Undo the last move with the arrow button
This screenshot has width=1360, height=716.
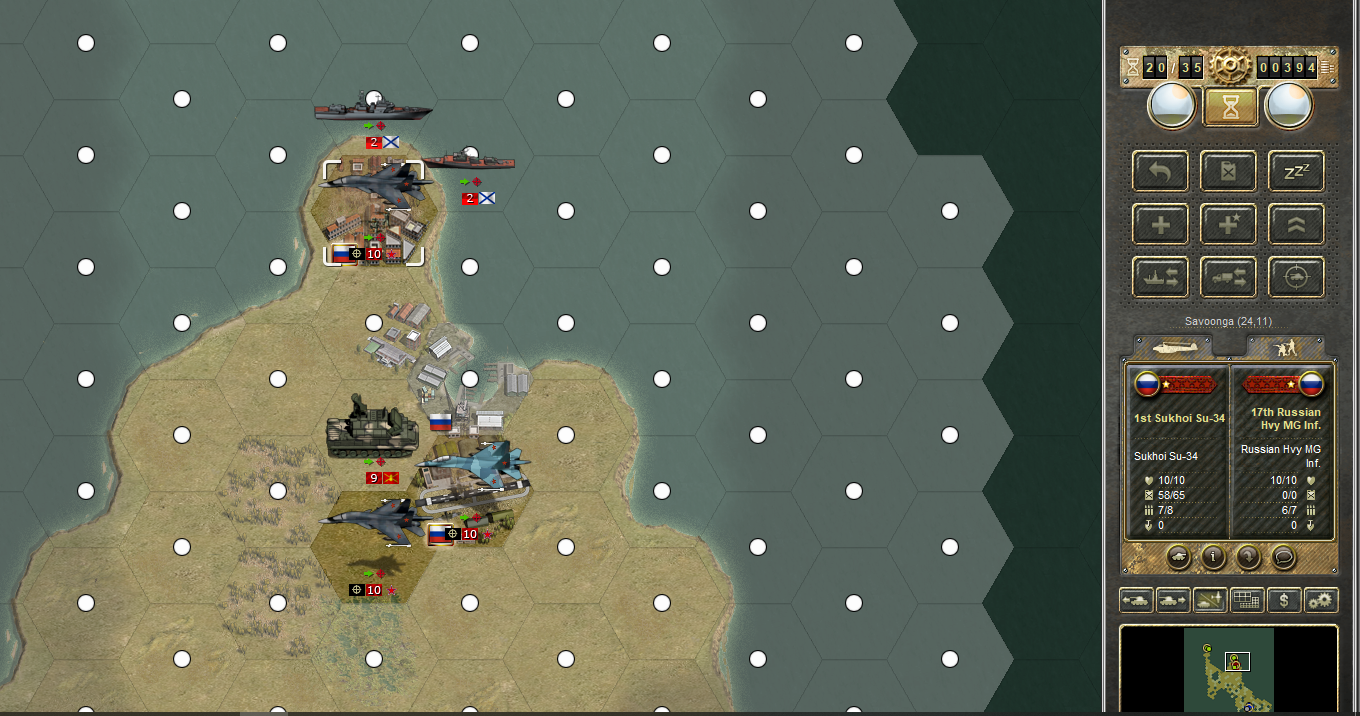point(1161,171)
